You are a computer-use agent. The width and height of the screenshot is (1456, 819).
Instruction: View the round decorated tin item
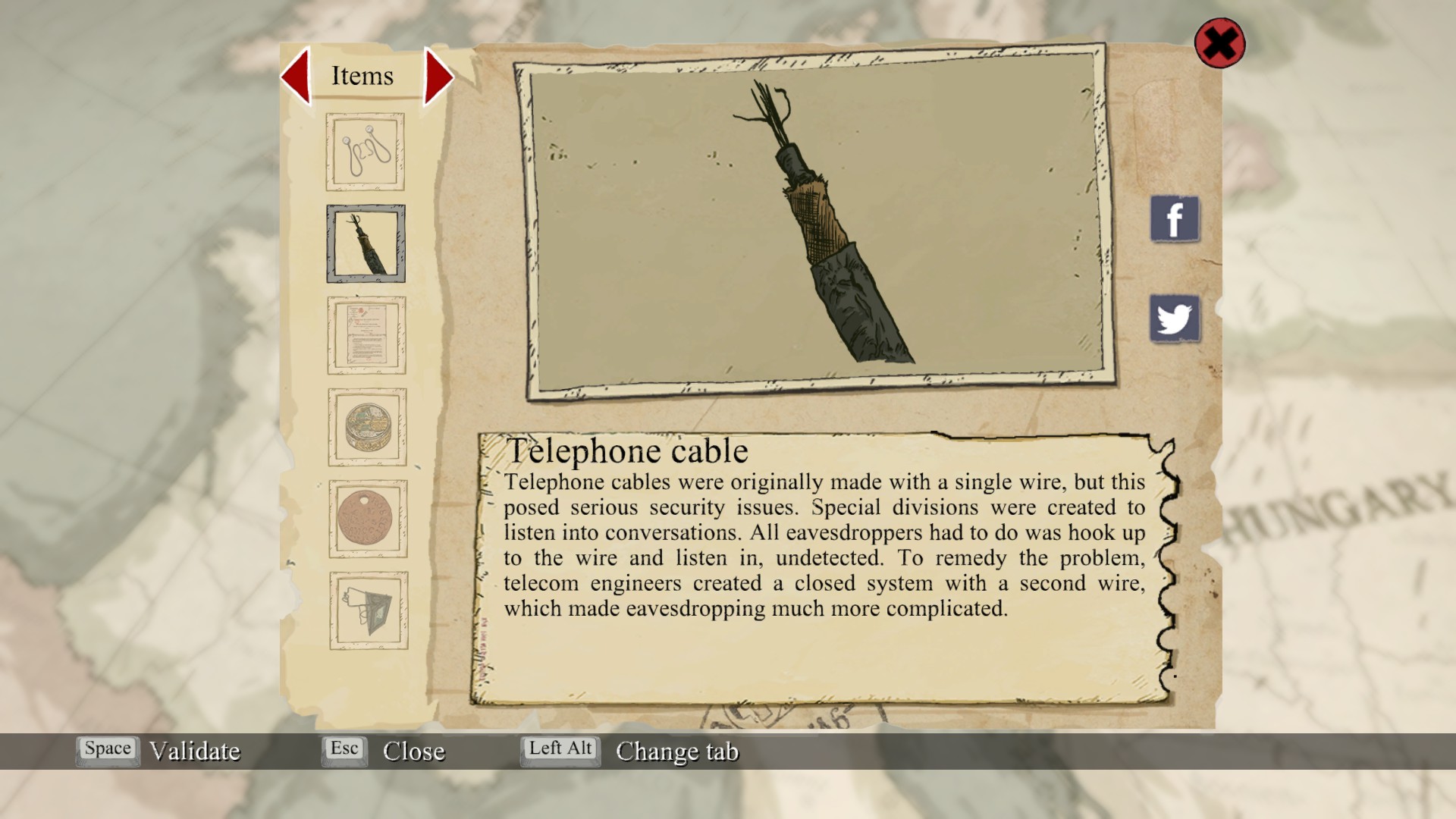pos(367,427)
